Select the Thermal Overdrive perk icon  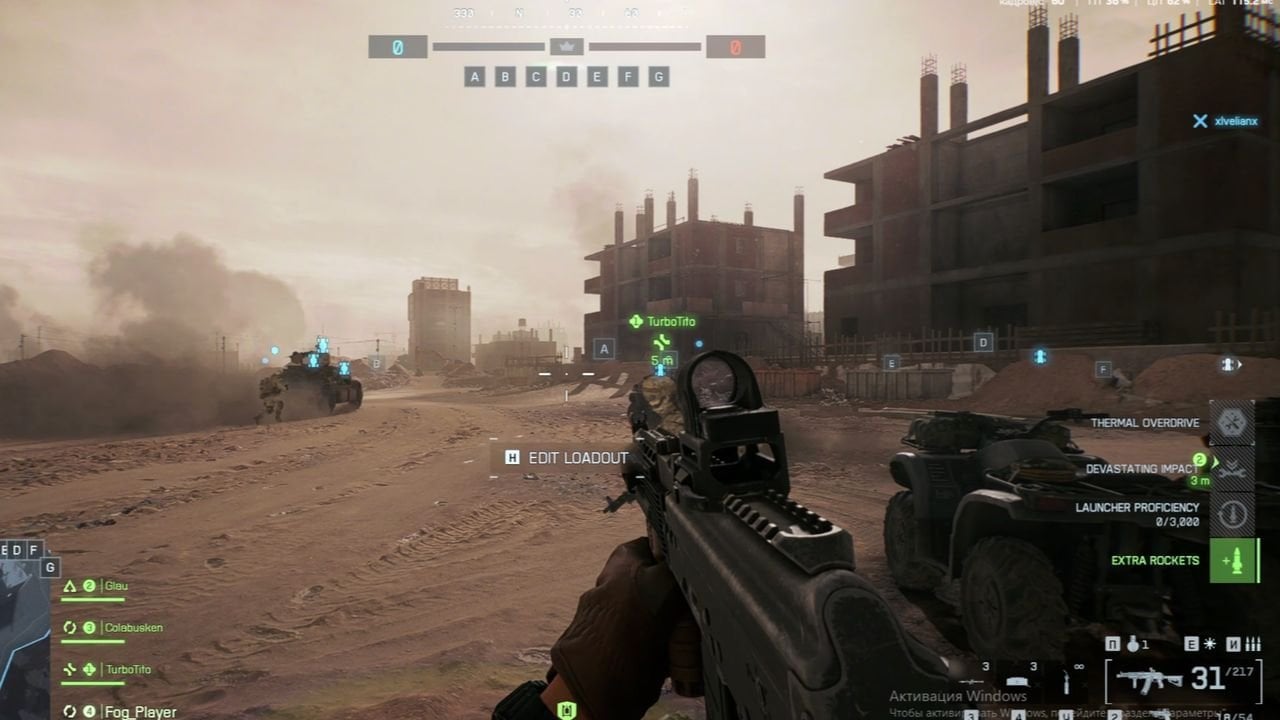click(1232, 423)
